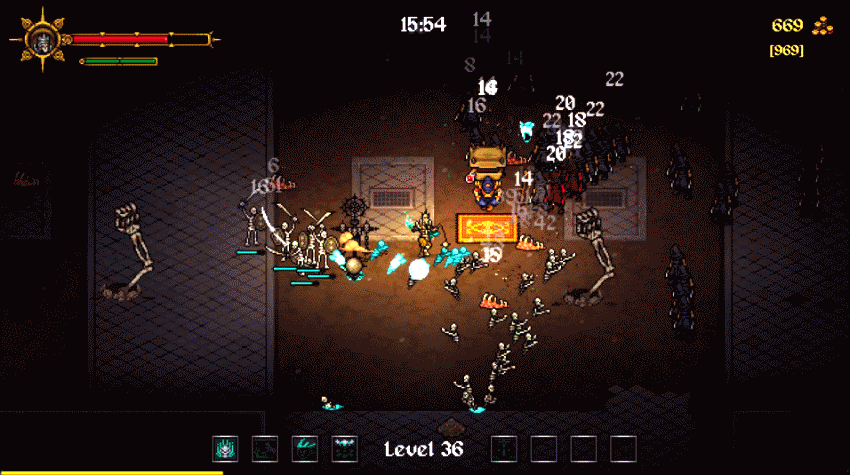Select the glowing teal skull ability slot
Viewport: 850px width, 475px height.
[x=225, y=449]
